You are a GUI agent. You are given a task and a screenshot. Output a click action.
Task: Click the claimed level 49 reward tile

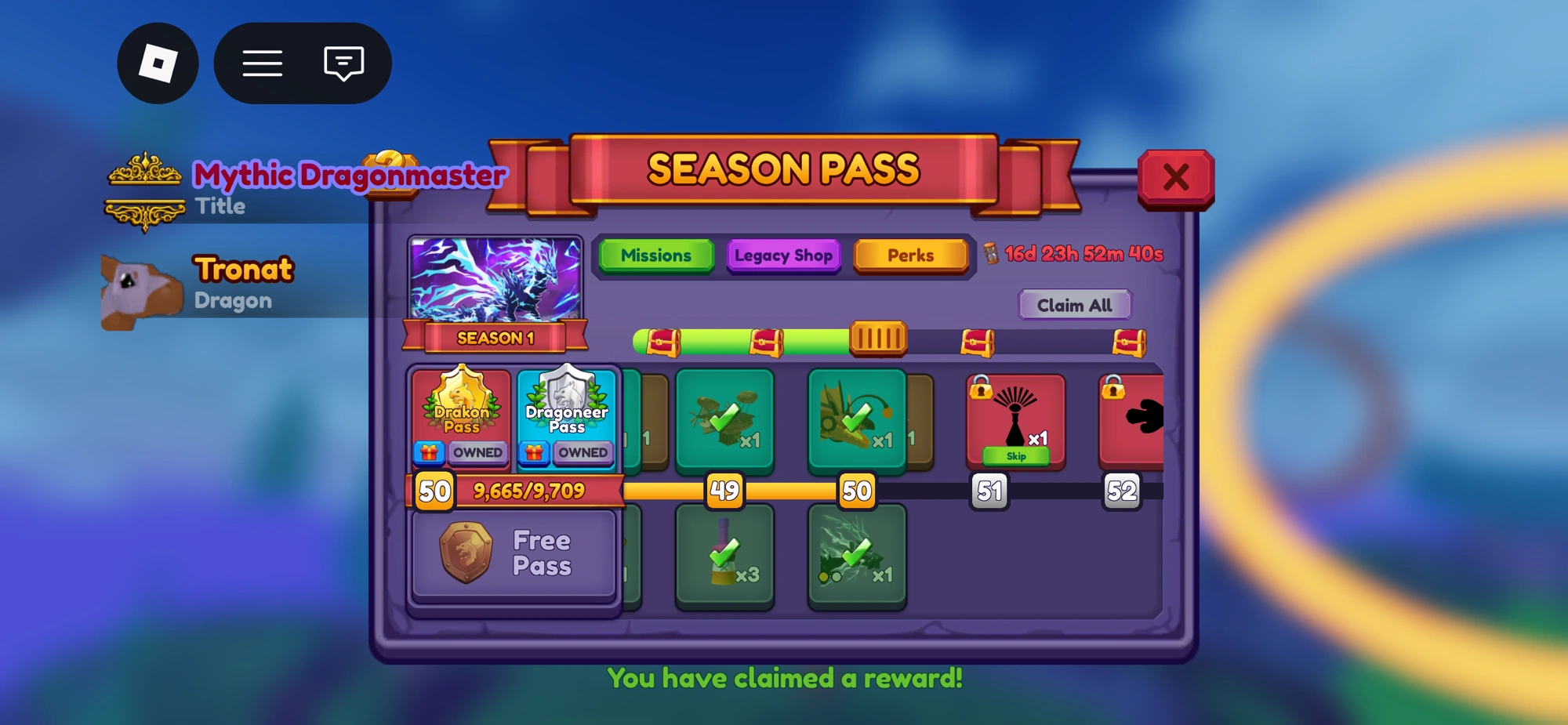pyautogui.click(x=725, y=421)
